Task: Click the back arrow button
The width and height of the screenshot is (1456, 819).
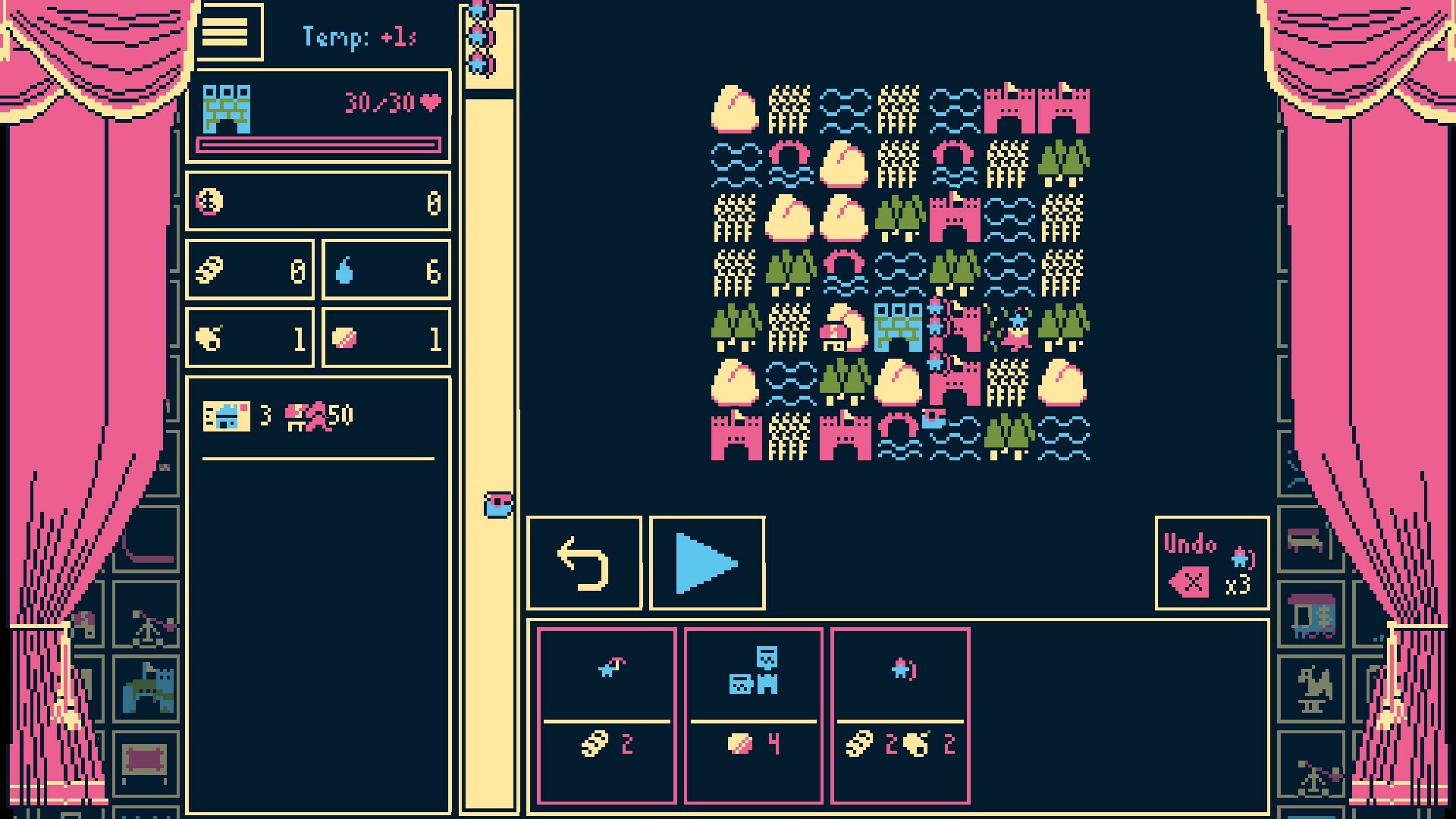Action: tap(584, 563)
